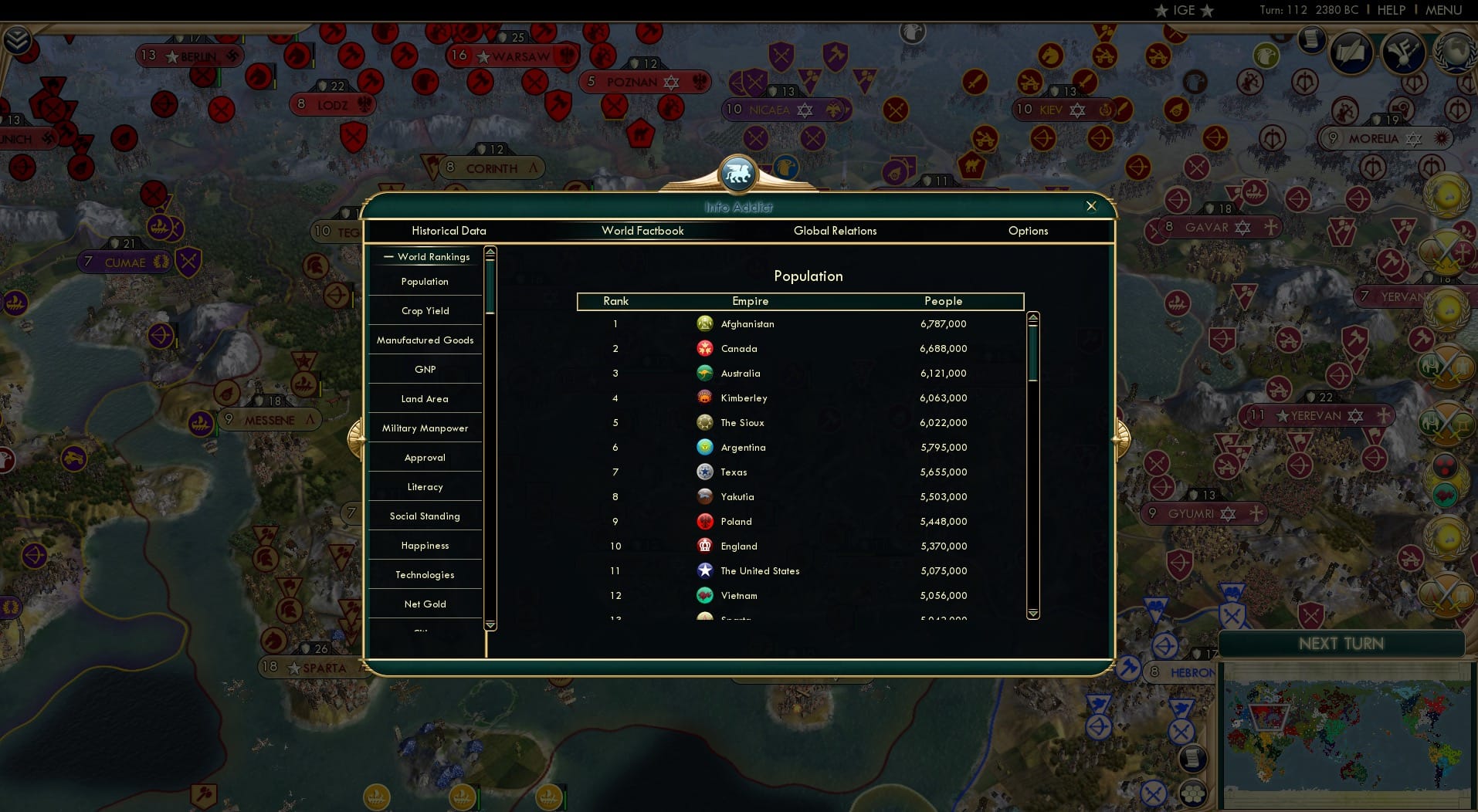Screen dimensions: 1478x812
Task: Select the GNP ranking category
Action: (424, 369)
